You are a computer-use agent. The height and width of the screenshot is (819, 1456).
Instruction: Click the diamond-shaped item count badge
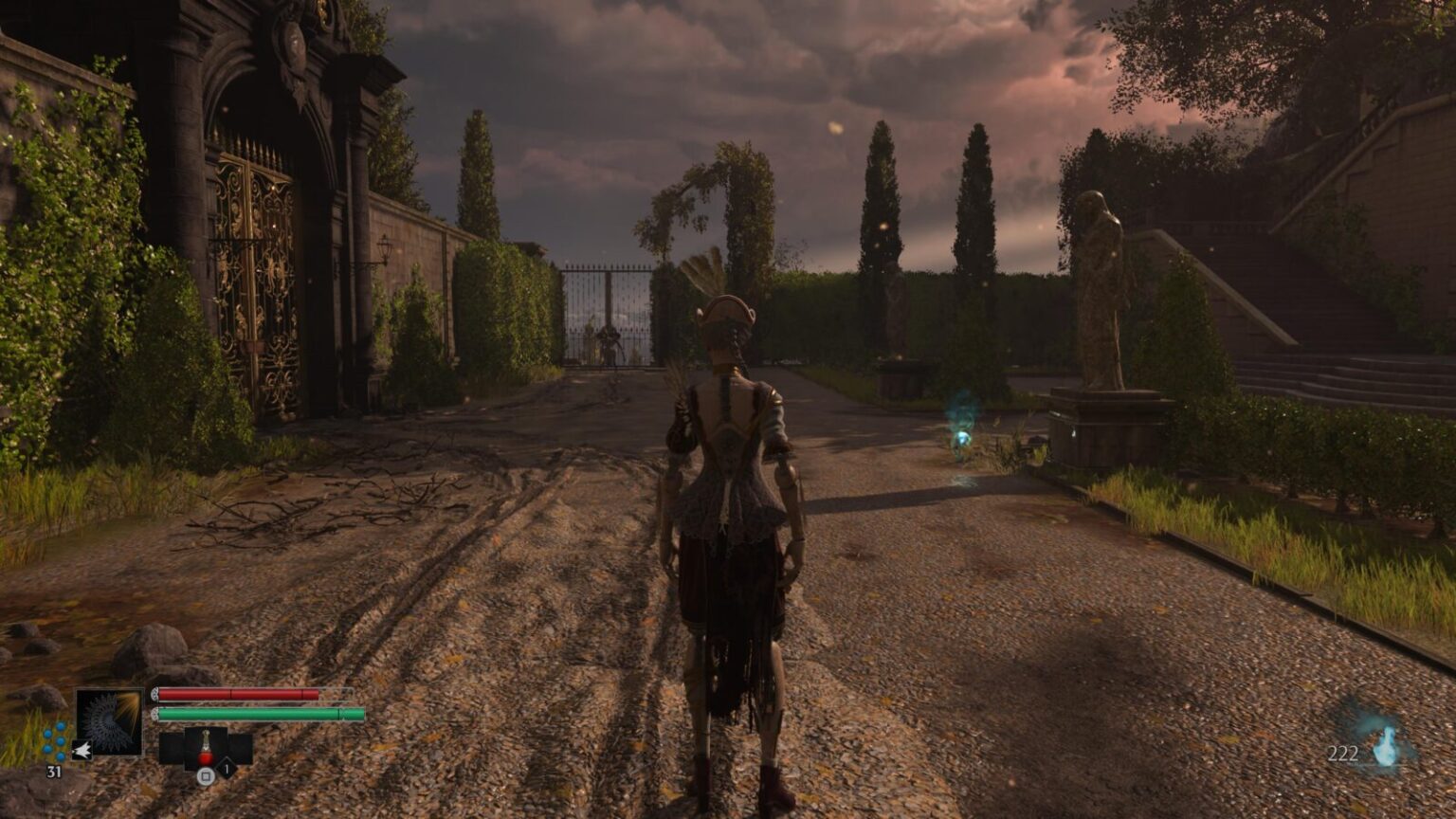[x=227, y=770]
